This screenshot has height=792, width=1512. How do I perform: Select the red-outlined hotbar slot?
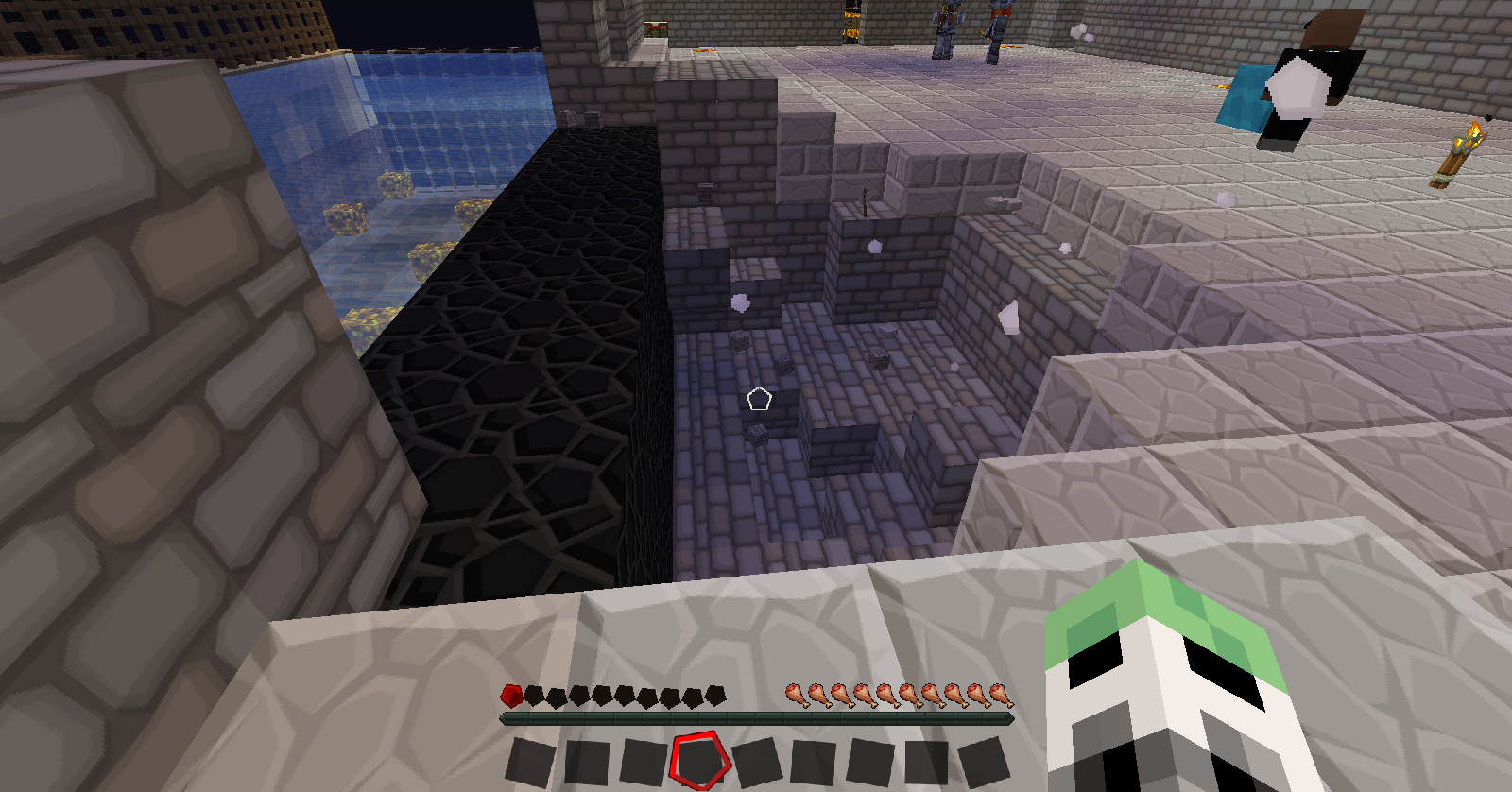coord(699,760)
